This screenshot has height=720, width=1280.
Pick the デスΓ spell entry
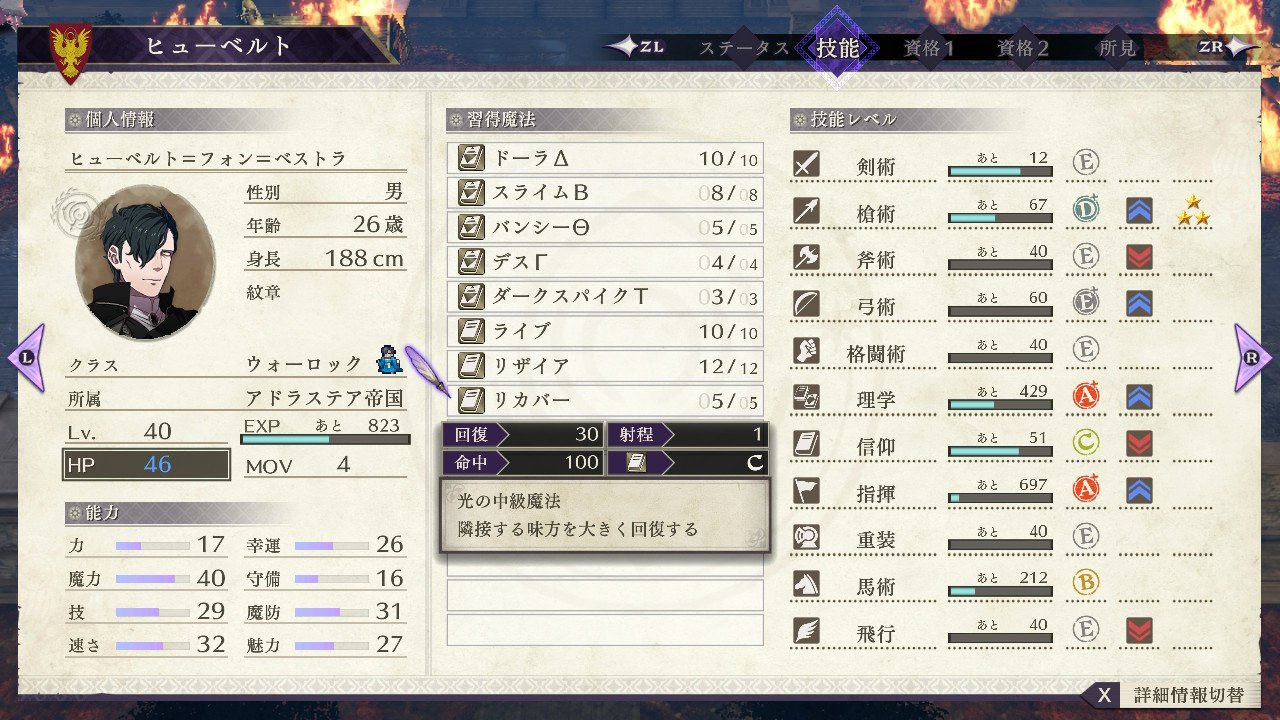click(x=604, y=263)
